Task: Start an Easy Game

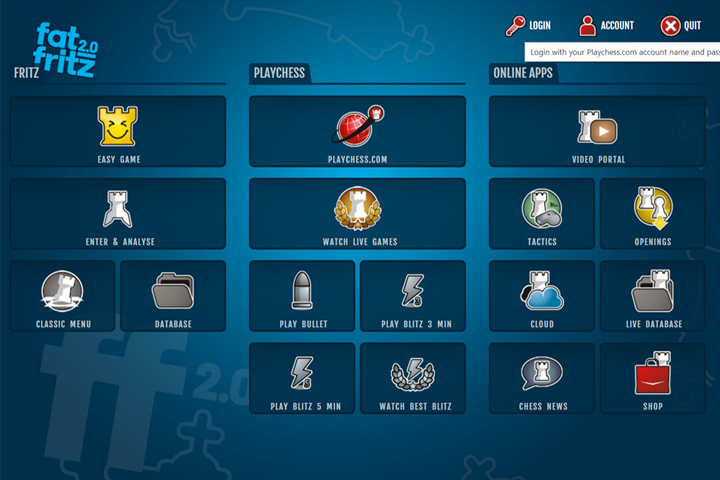Action: click(x=118, y=131)
